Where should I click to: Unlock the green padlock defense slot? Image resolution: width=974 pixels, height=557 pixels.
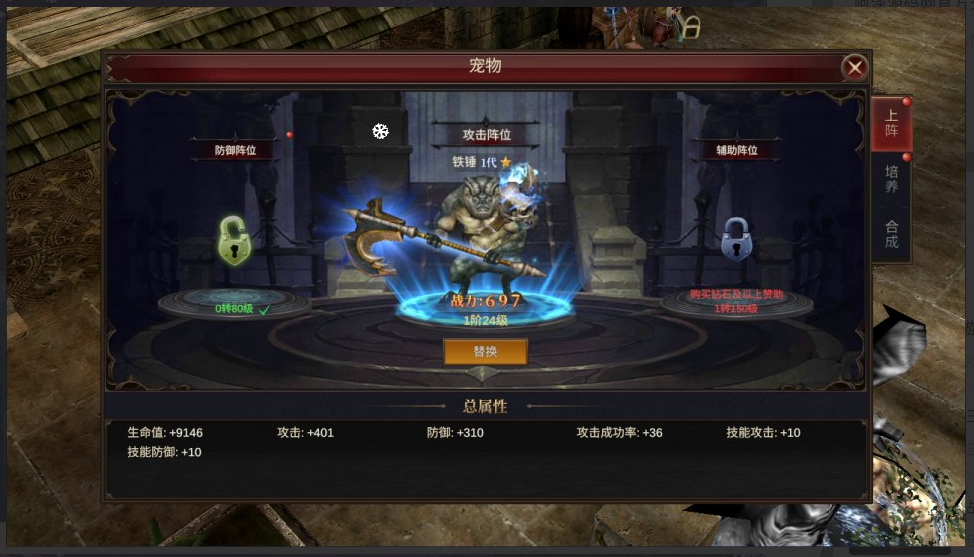tap(235, 241)
